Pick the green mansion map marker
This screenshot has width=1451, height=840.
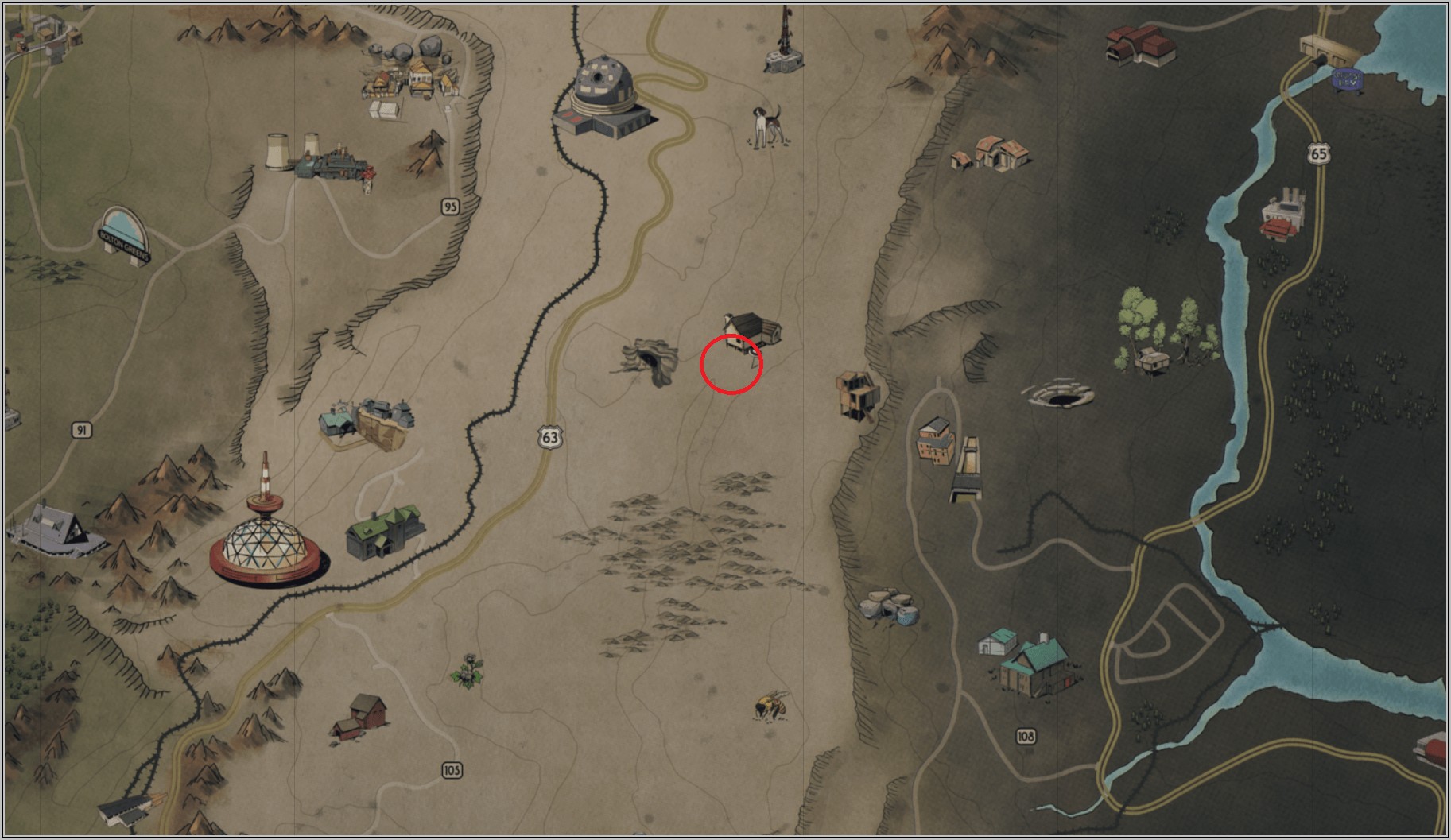[x=385, y=532]
